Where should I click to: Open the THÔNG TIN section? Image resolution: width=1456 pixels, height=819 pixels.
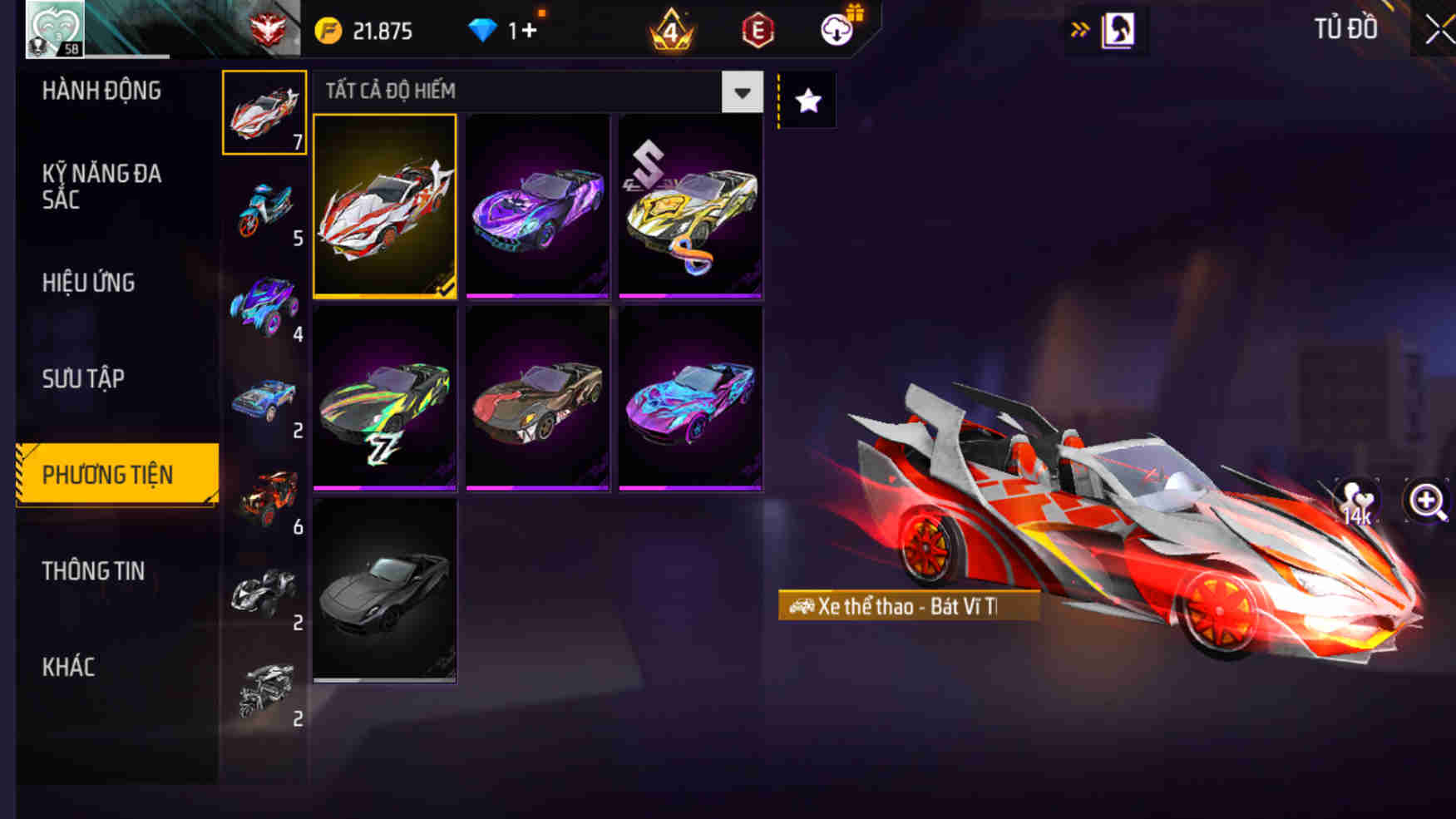click(x=93, y=570)
